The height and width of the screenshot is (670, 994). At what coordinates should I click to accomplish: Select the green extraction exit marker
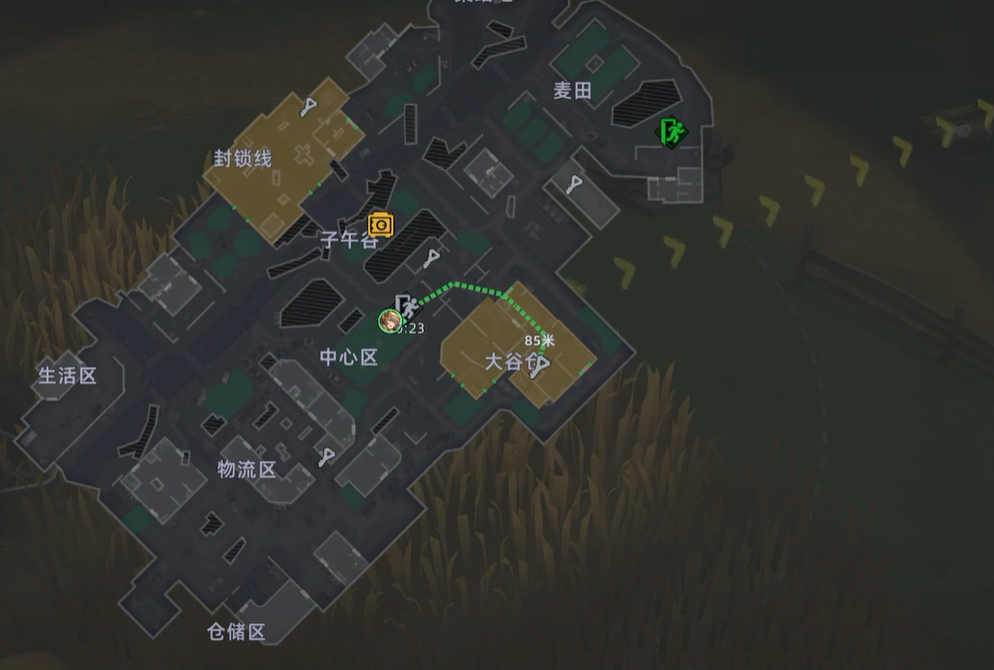(x=671, y=131)
